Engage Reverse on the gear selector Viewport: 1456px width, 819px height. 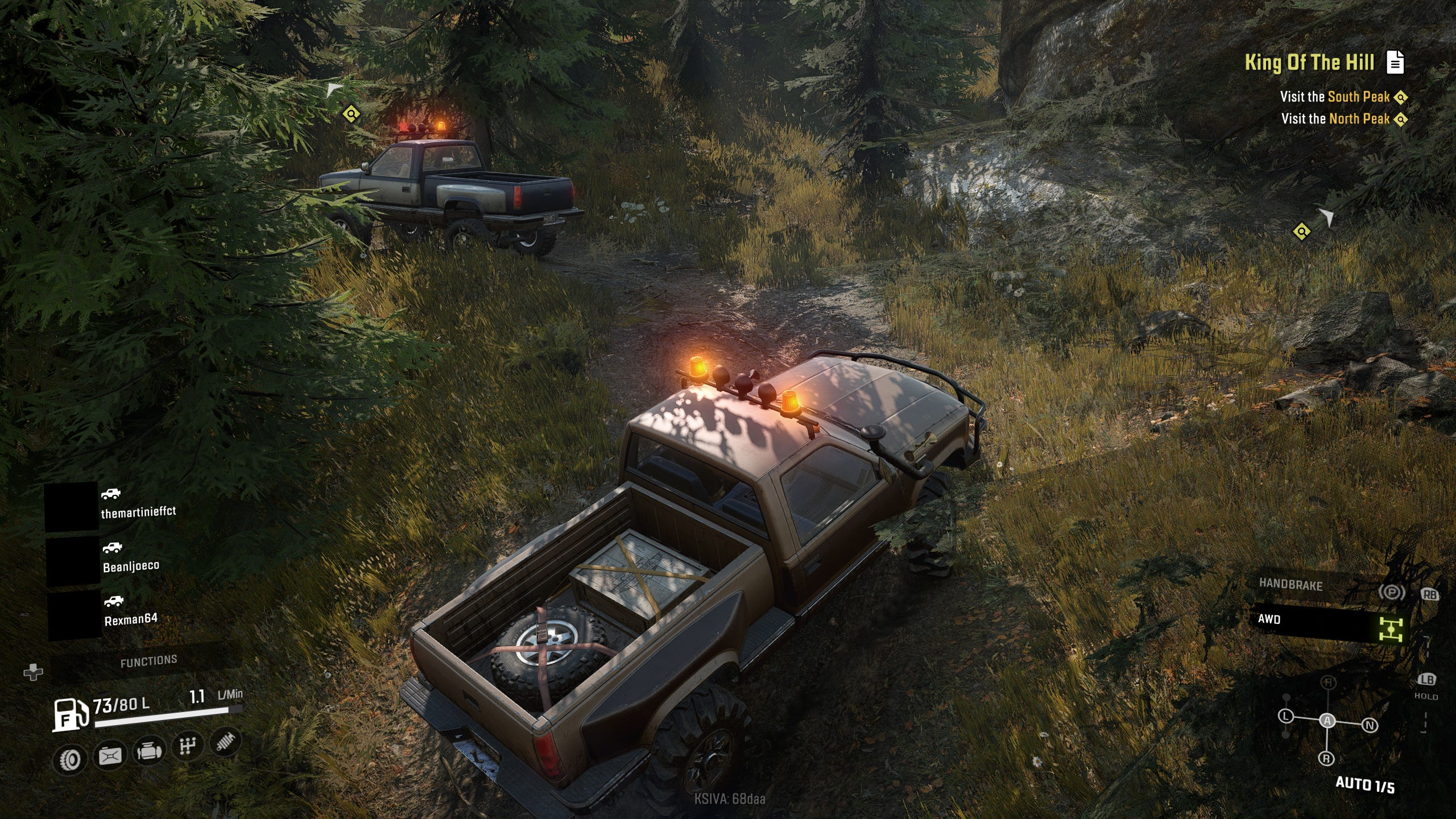tap(1326, 758)
